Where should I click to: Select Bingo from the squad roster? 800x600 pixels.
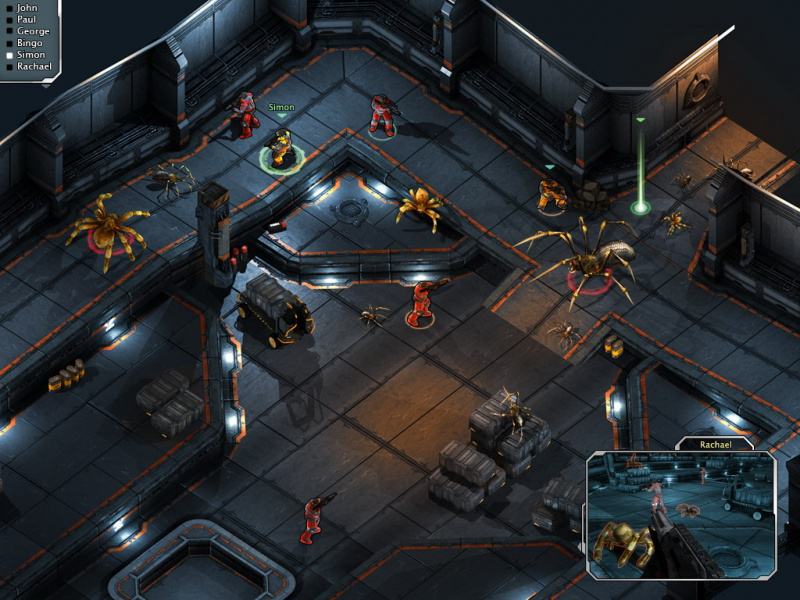pyautogui.click(x=29, y=43)
